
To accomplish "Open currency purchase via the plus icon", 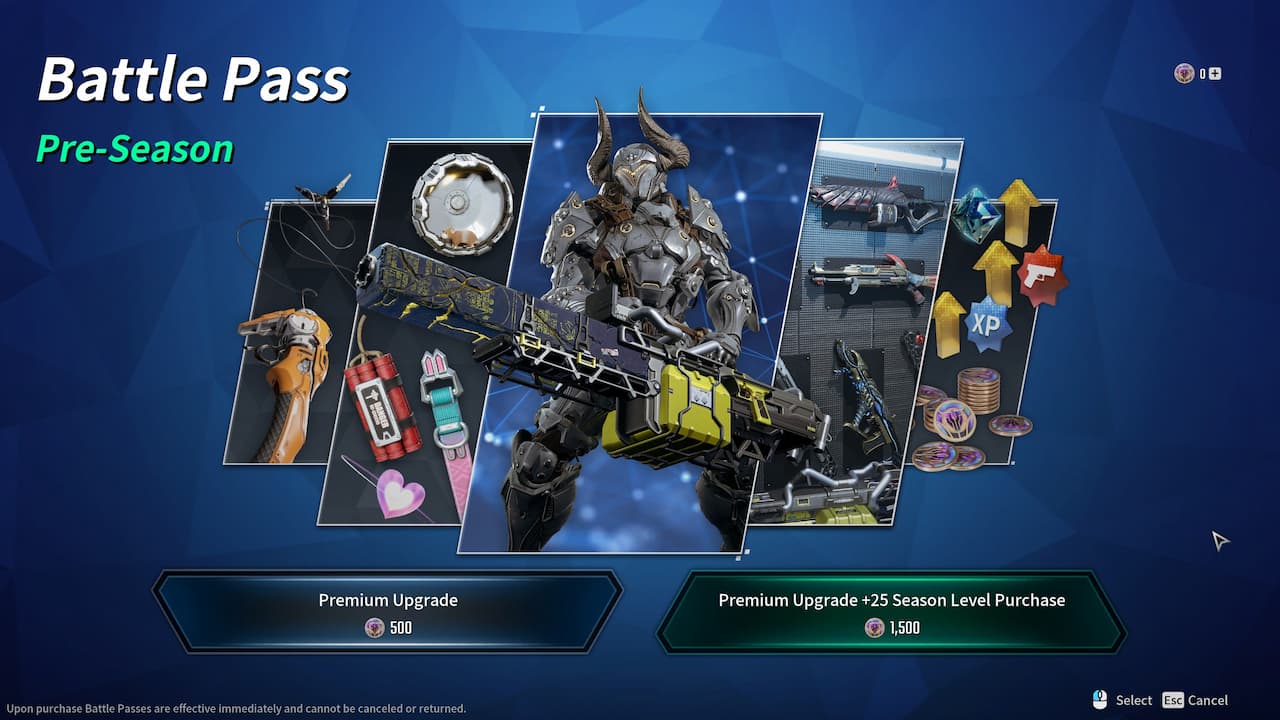I will pyautogui.click(x=1214, y=73).
